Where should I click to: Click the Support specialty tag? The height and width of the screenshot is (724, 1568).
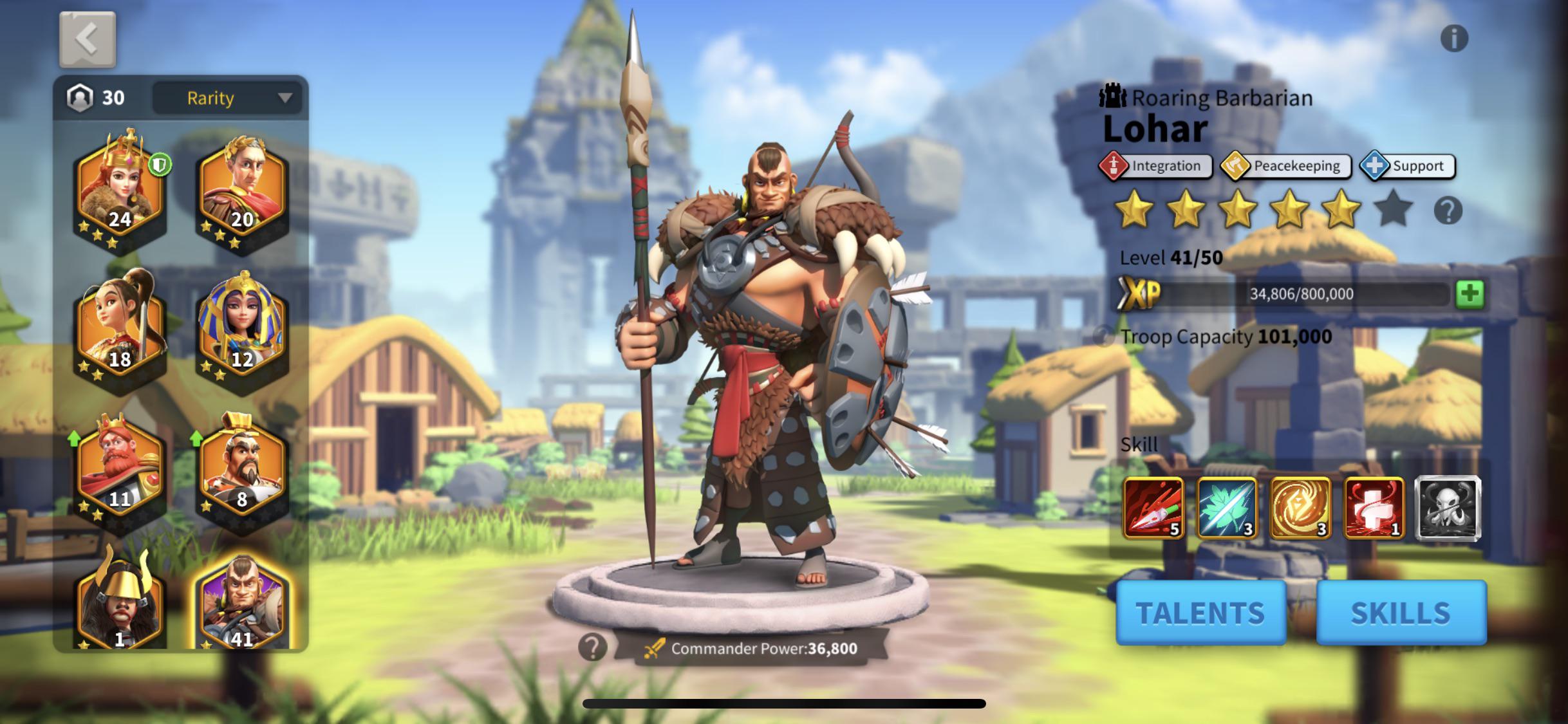coord(1408,166)
